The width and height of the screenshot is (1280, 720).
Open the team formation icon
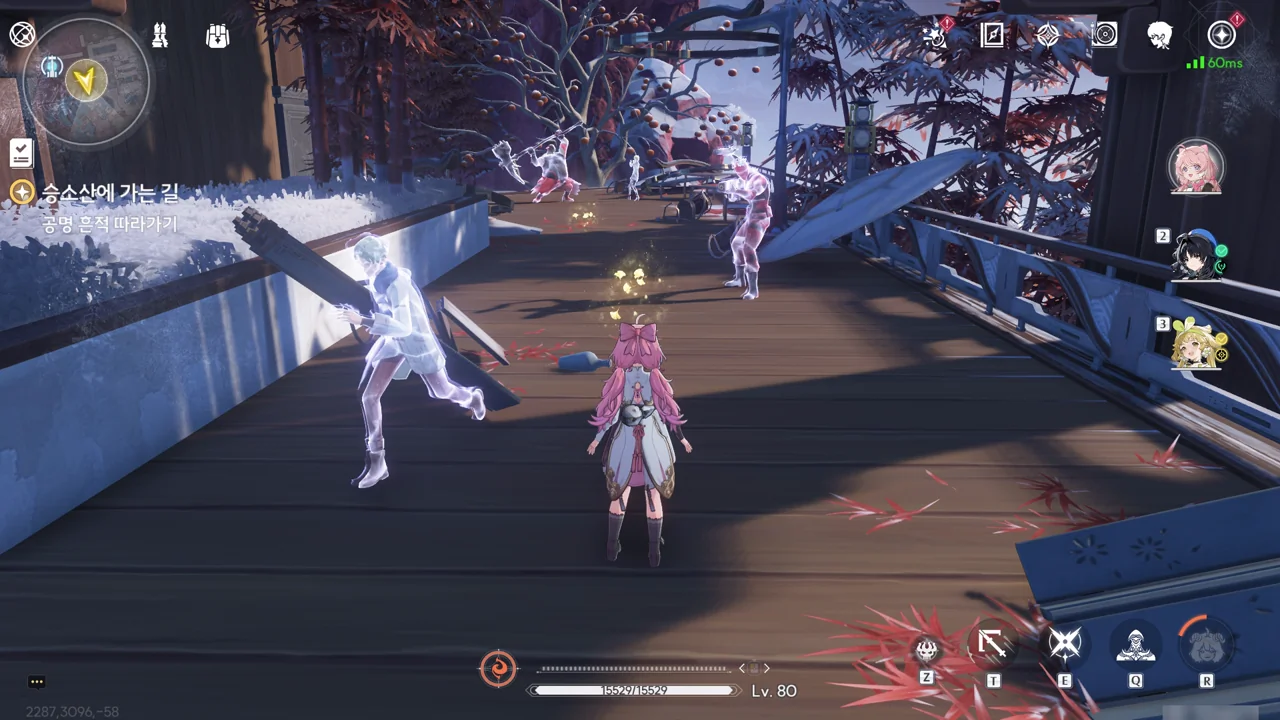[160, 36]
